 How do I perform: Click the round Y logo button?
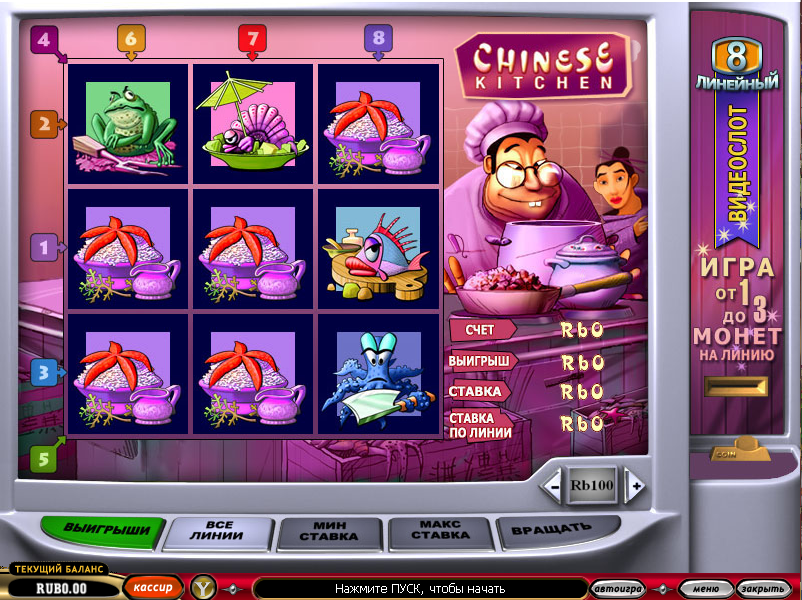[x=204, y=587]
